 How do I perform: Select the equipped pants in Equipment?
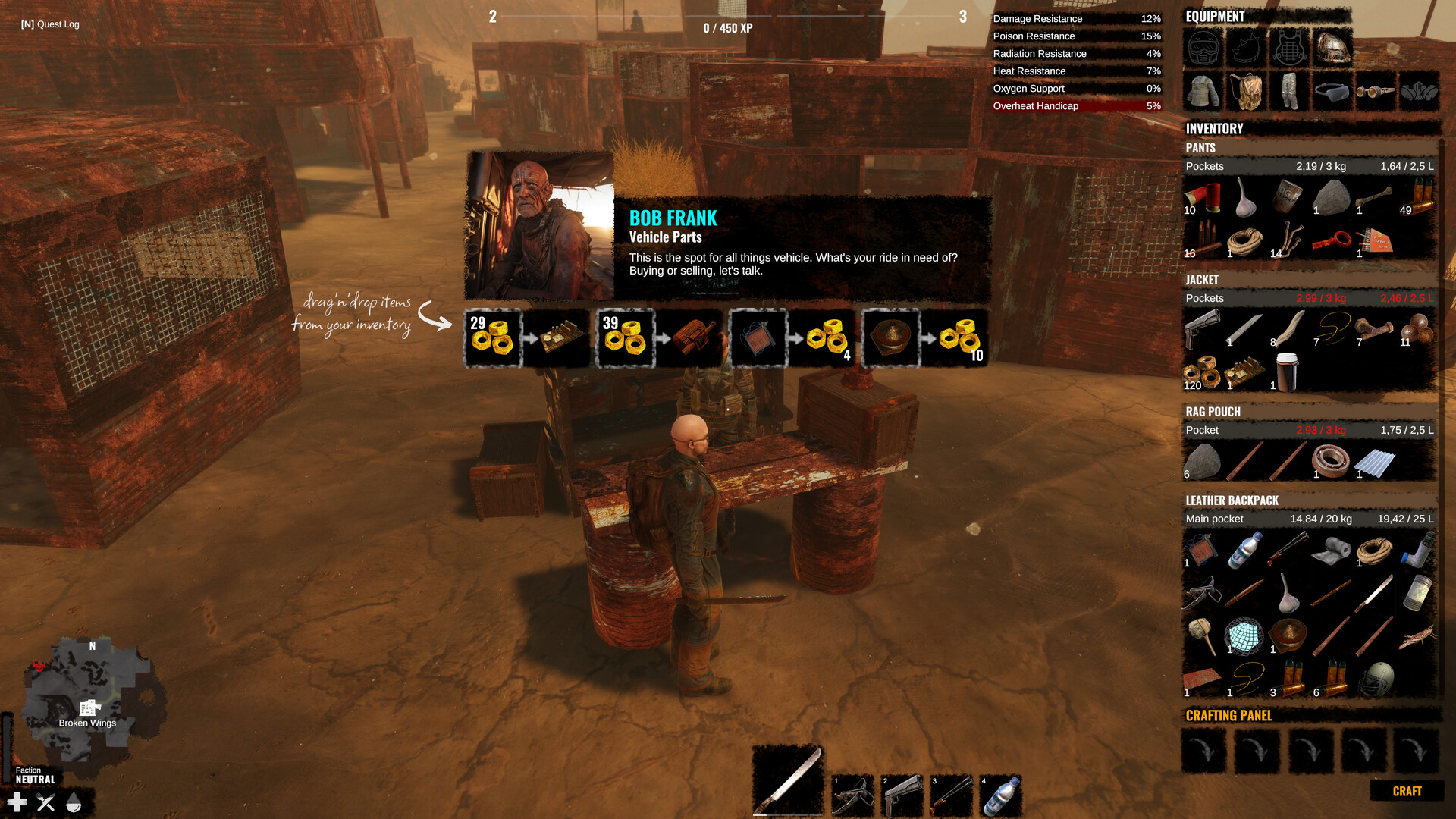tap(1289, 90)
